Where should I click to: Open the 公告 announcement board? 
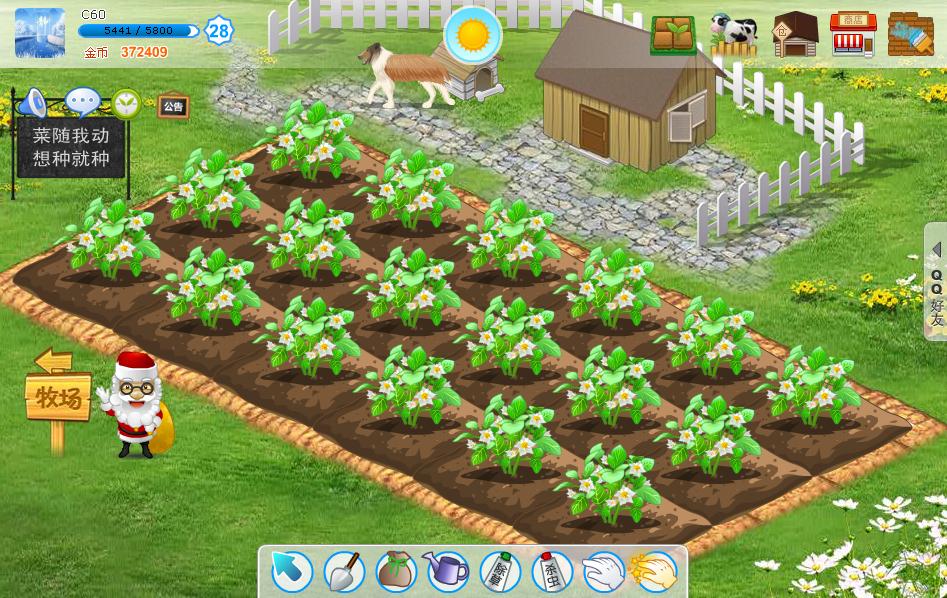point(173,106)
